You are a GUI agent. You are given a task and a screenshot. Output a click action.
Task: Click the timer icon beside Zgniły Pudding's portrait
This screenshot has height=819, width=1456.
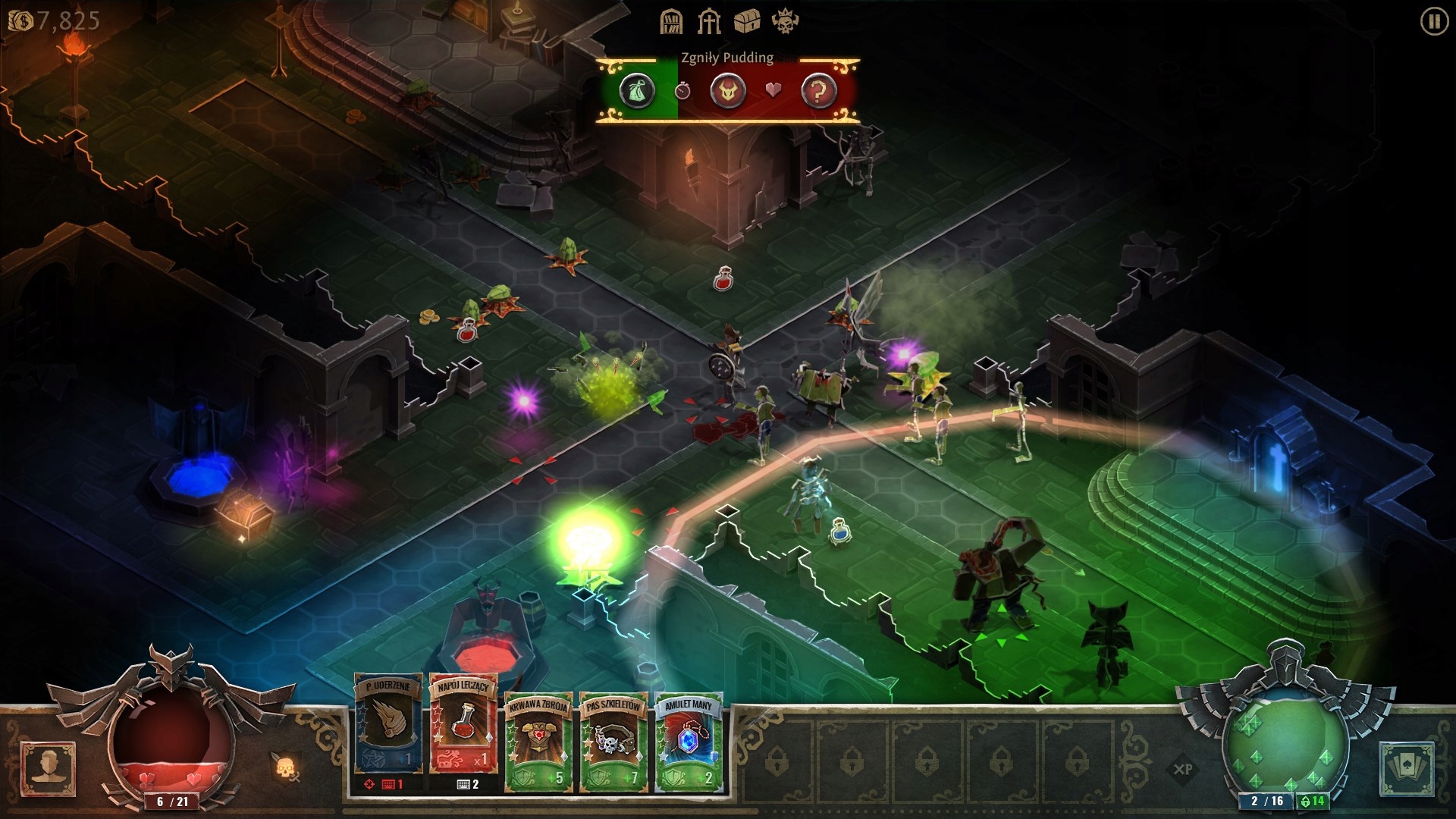pos(682,89)
